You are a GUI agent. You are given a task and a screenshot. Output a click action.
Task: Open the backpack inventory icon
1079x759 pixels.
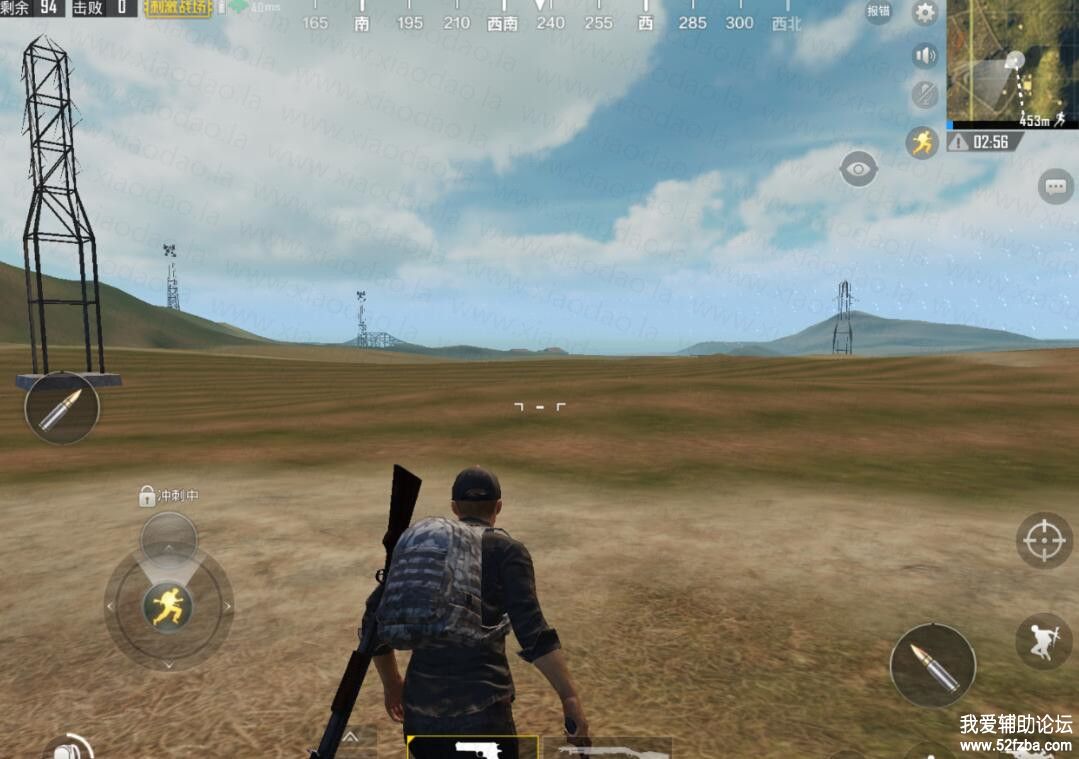pos(70,748)
